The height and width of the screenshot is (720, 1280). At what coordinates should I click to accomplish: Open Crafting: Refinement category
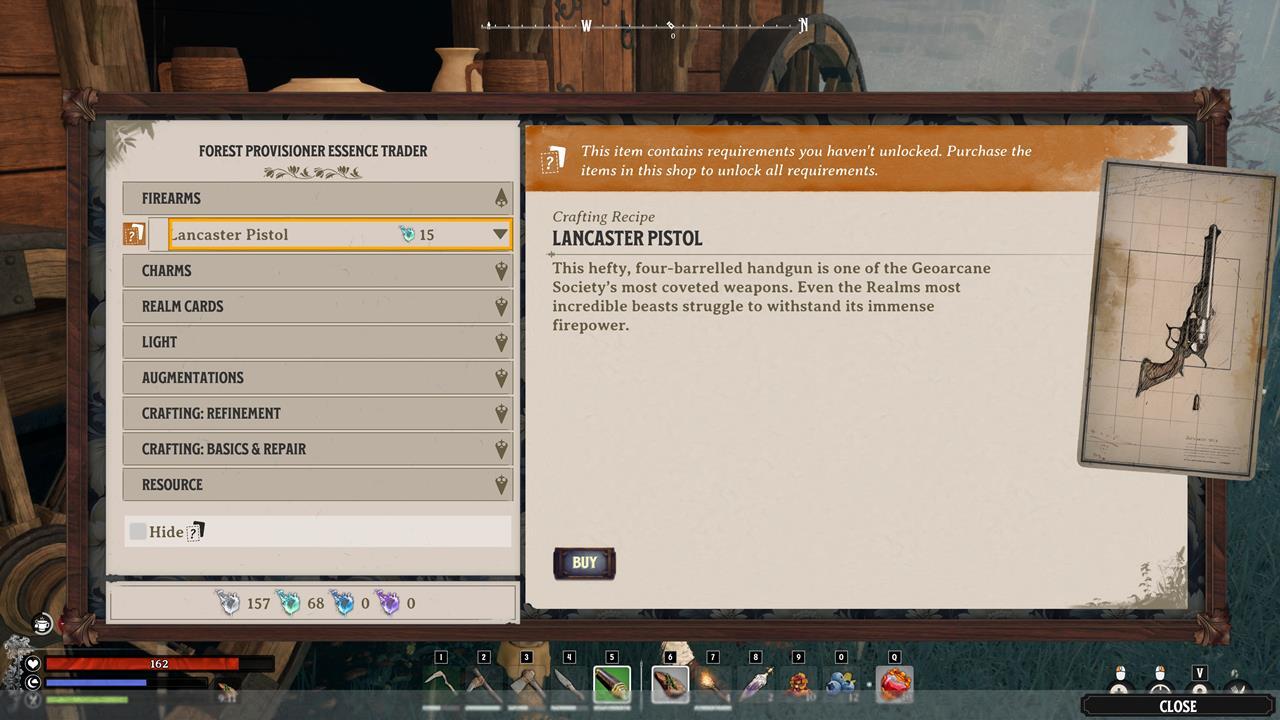coord(317,413)
